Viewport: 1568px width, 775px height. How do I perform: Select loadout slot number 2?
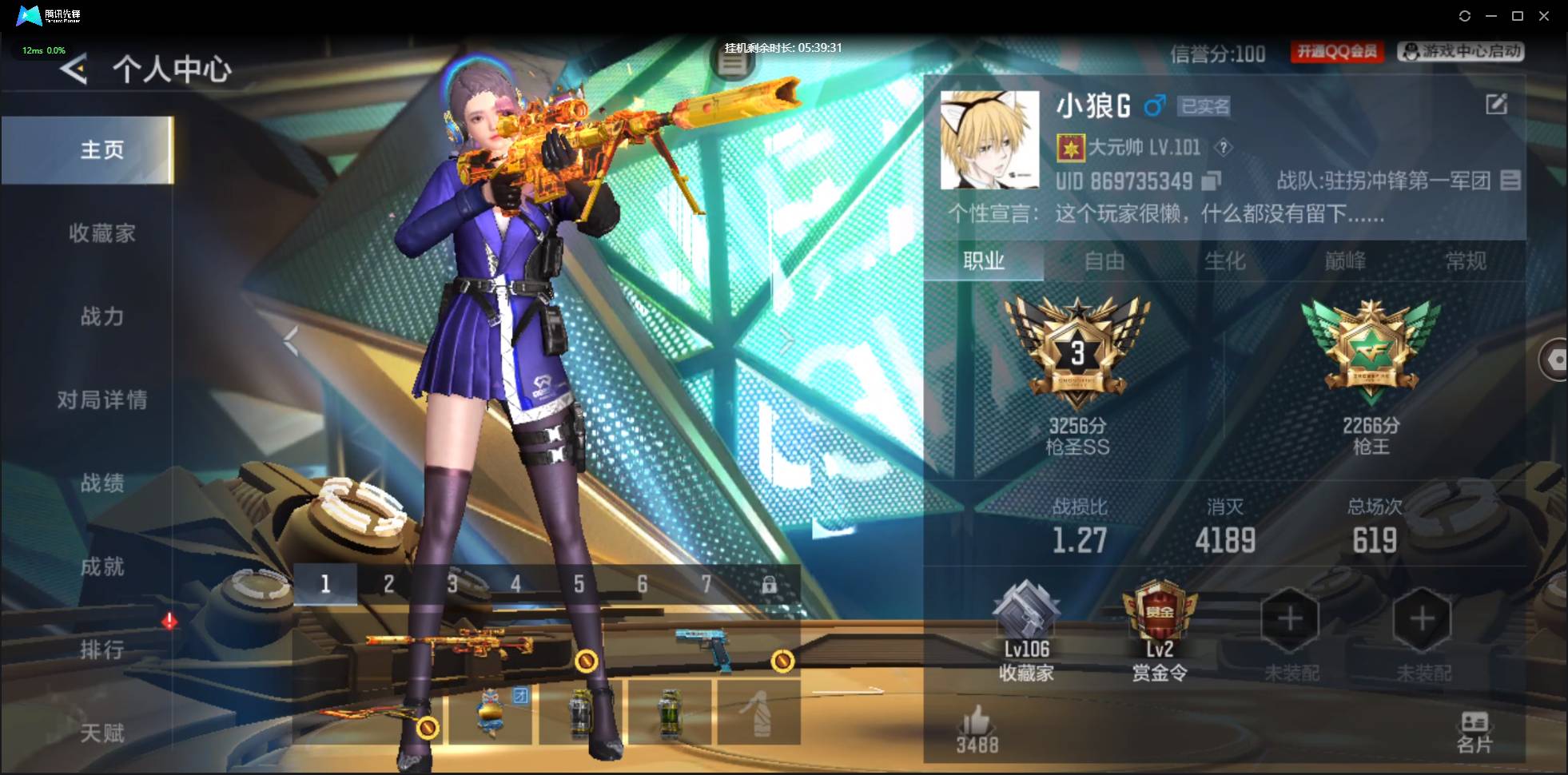click(388, 584)
